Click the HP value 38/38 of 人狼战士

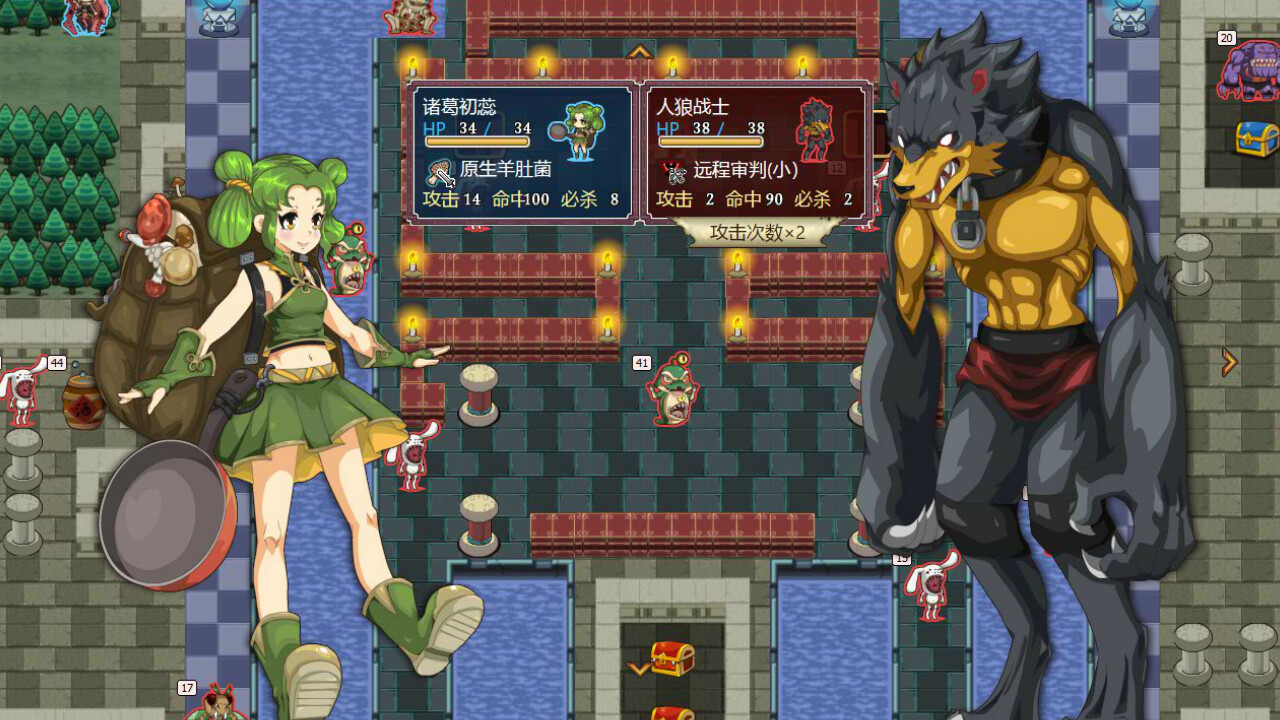pyautogui.click(x=728, y=128)
